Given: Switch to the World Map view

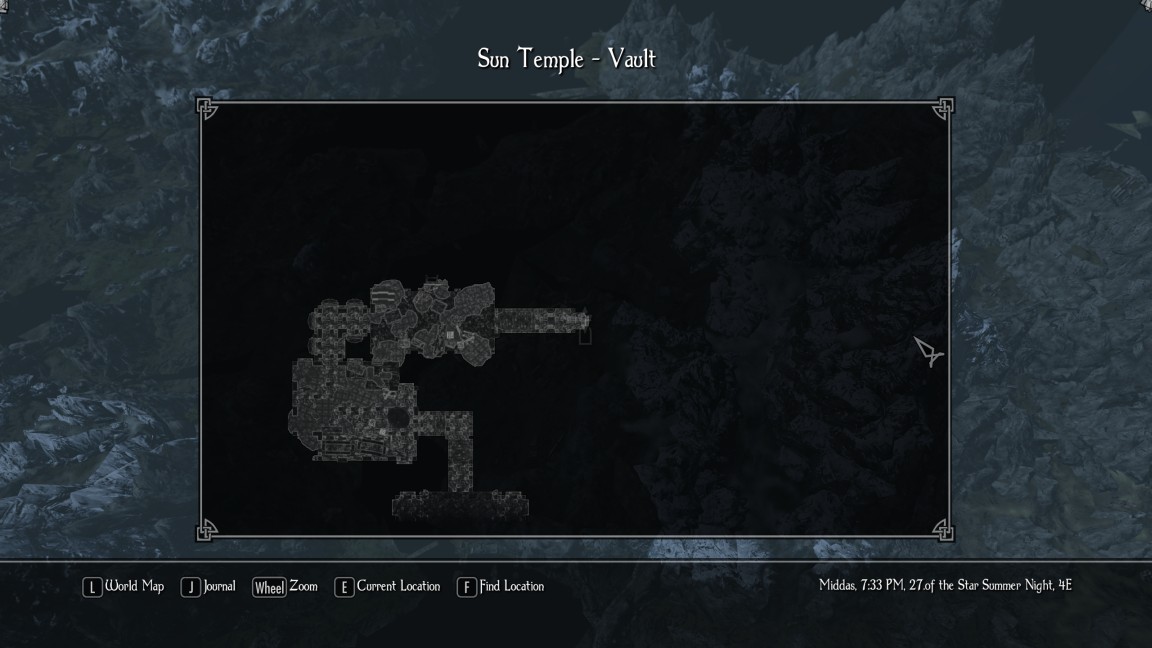Looking at the screenshot, I should pos(124,587).
